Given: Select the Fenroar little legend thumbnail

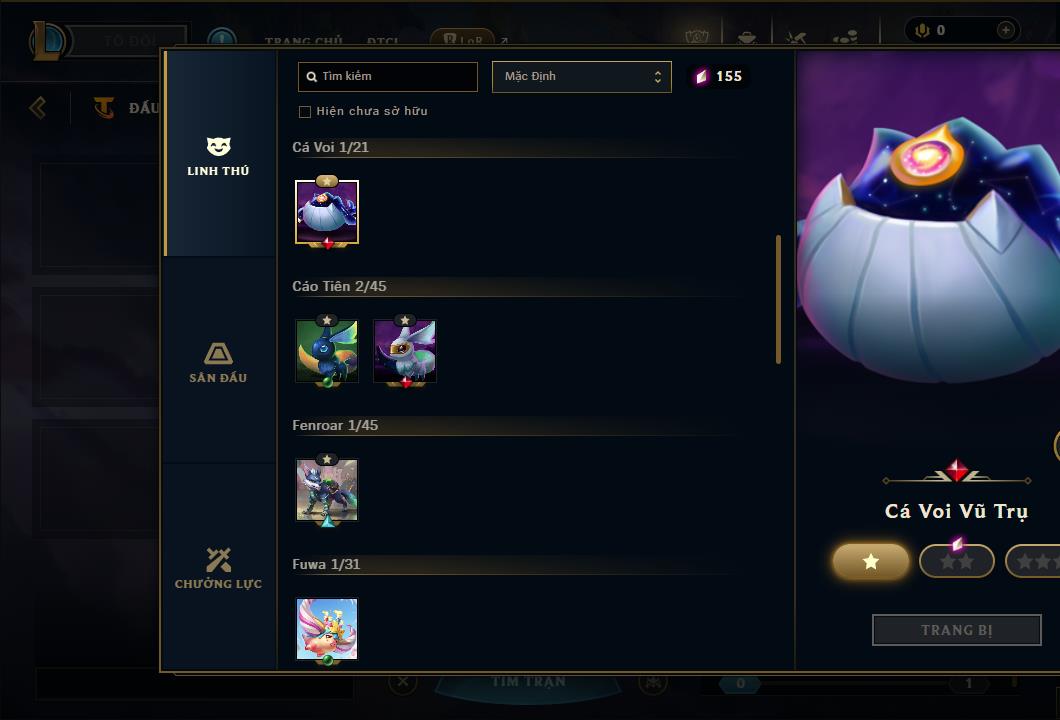Looking at the screenshot, I should [x=327, y=490].
